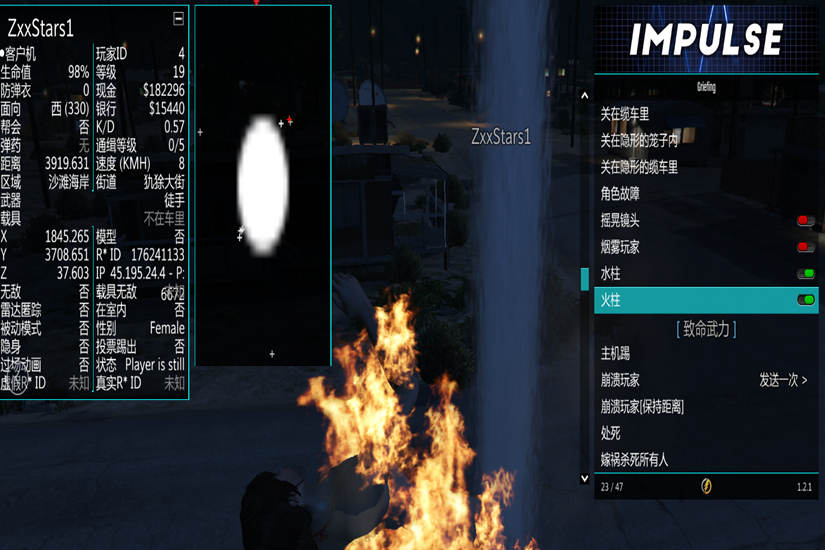Viewport: 825px width, 550px height.
Task: Click the menu's scroll-up arrow
Action: (585, 96)
